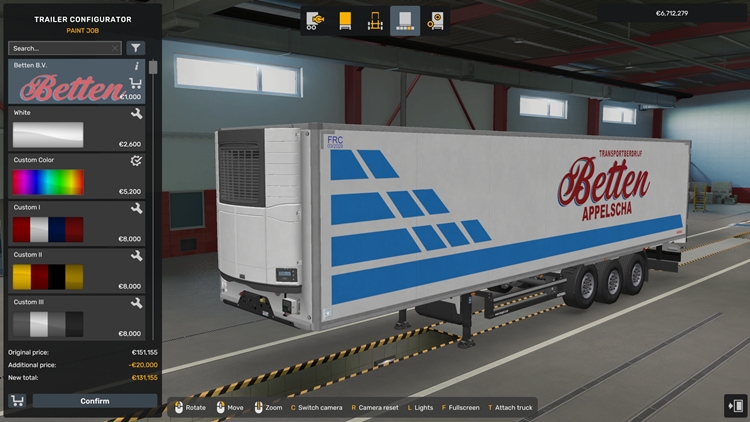Open the shopping cart next to Confirm
This screenshot has height=422, width=750.
17,401
